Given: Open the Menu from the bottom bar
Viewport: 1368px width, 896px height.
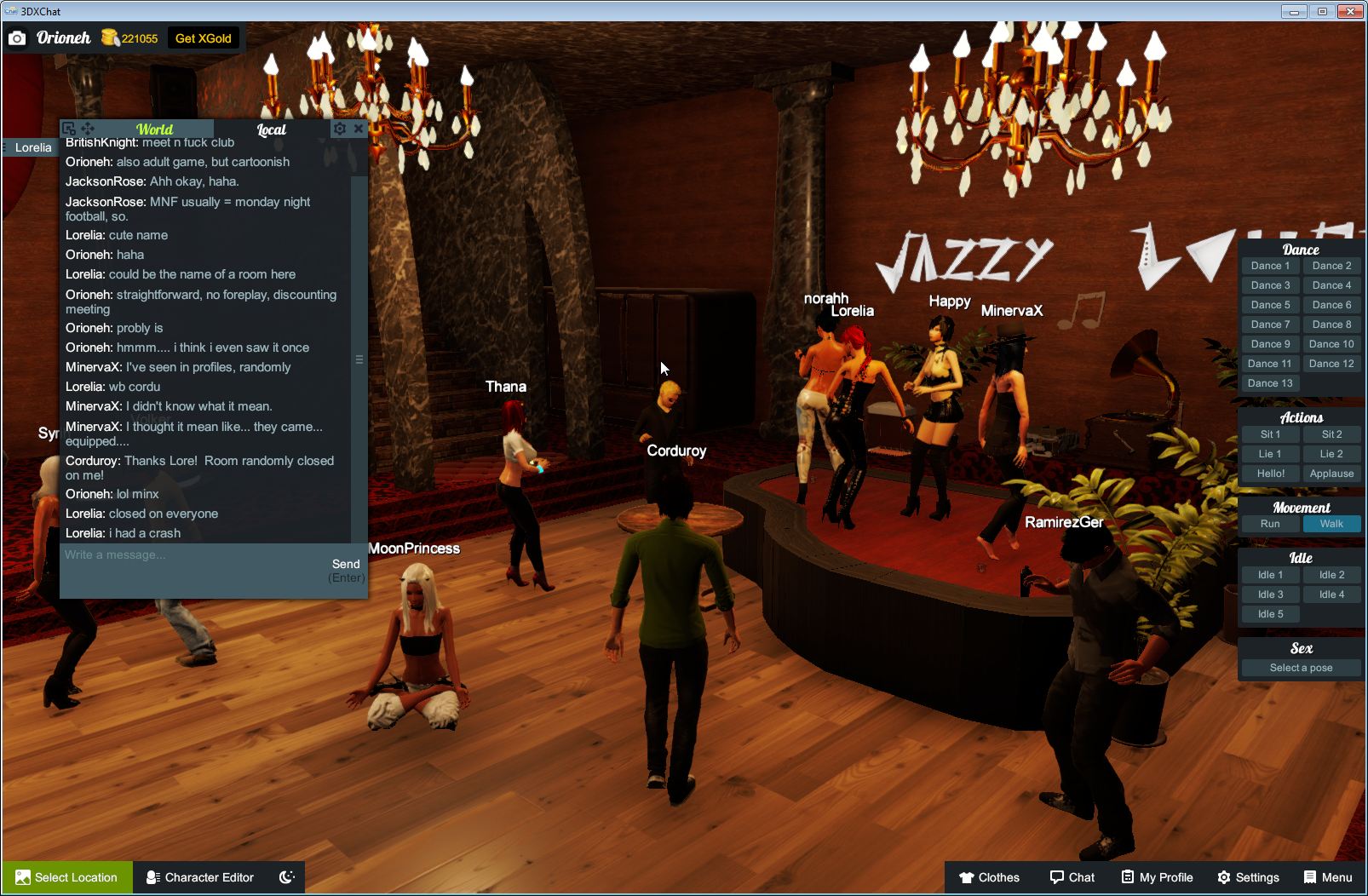Looking at the screenshot, I should coord(1325,877).
